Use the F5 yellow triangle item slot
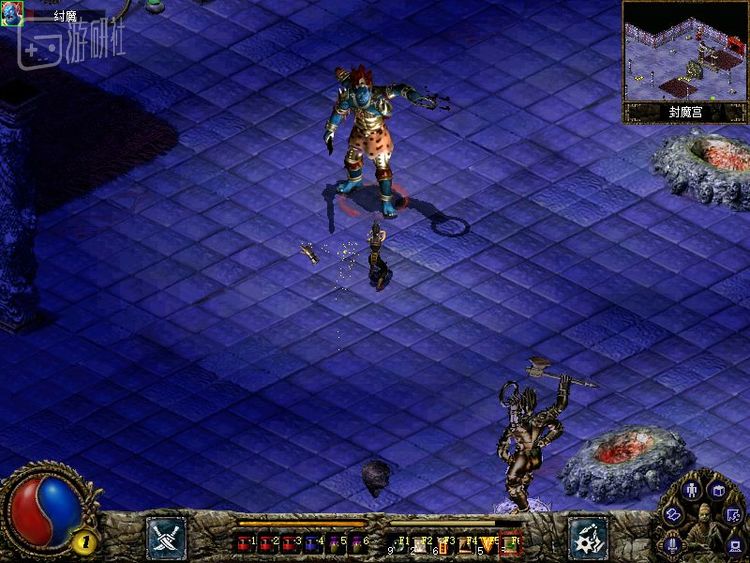 pyautogui.click(x=487, y=544)
